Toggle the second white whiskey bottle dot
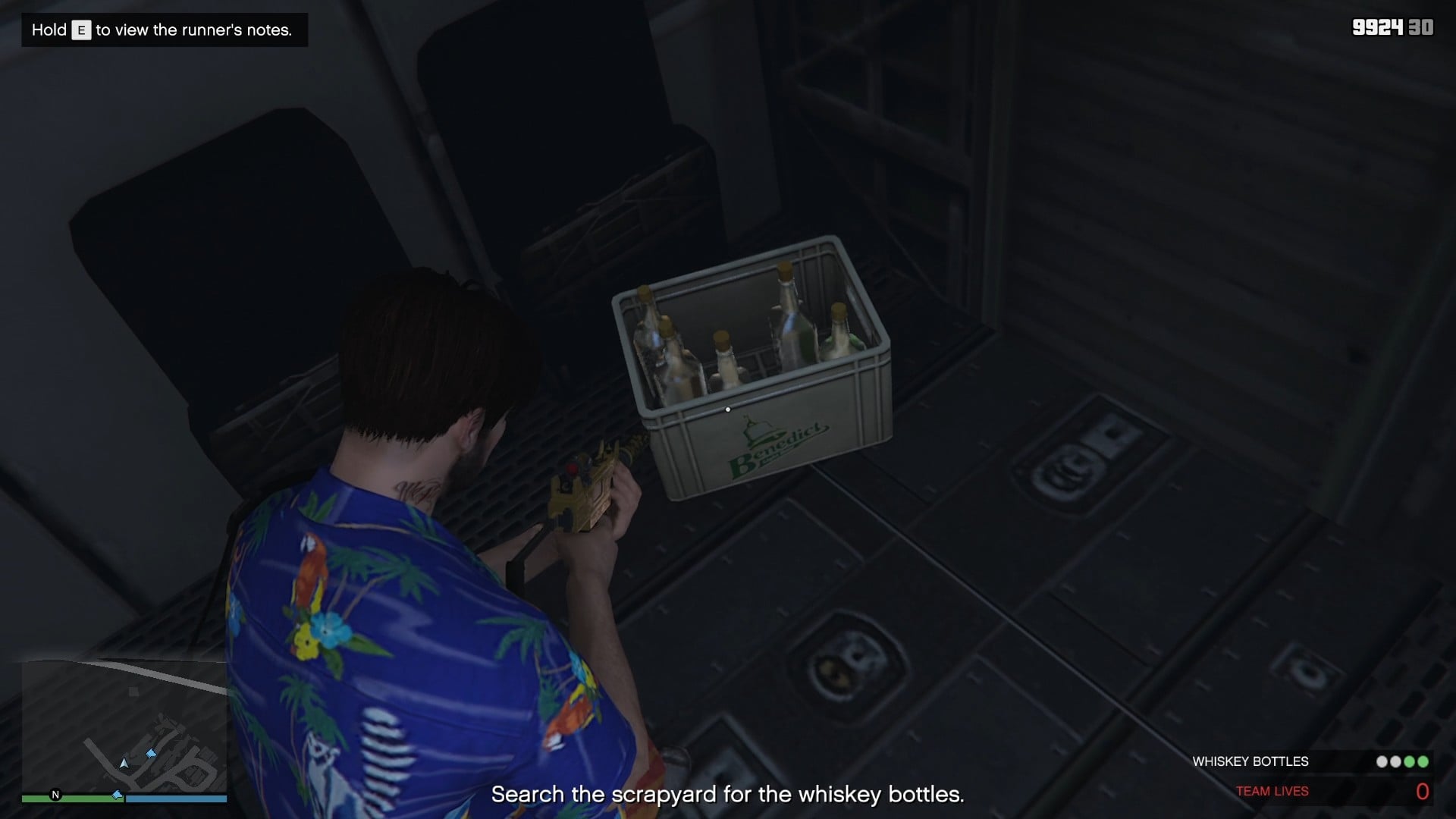This screenshot has height=819, width=1456. pyautogui.click(x=1395, y=761)
